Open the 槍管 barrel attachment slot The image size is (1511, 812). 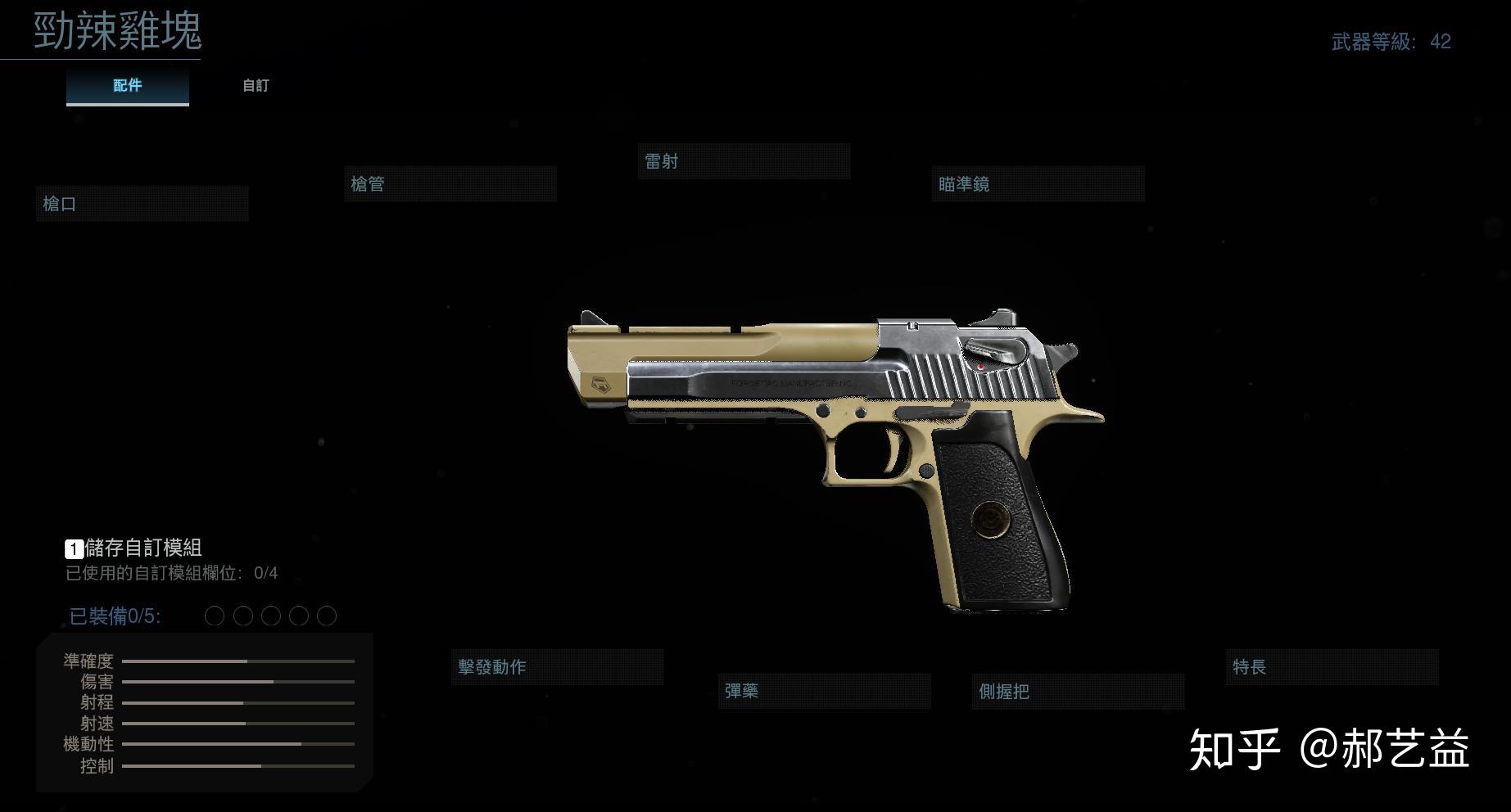point(450,183)
